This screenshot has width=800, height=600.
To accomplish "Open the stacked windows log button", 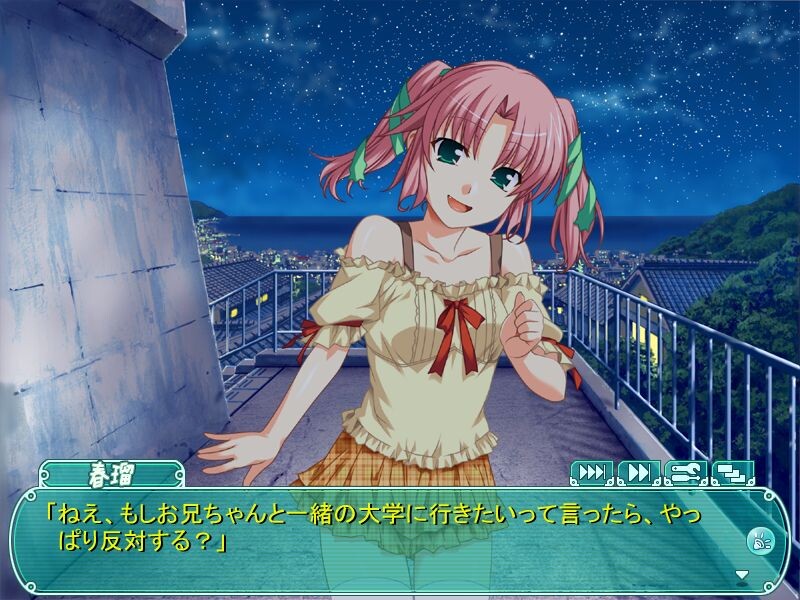I will click(x=733, y=472).
